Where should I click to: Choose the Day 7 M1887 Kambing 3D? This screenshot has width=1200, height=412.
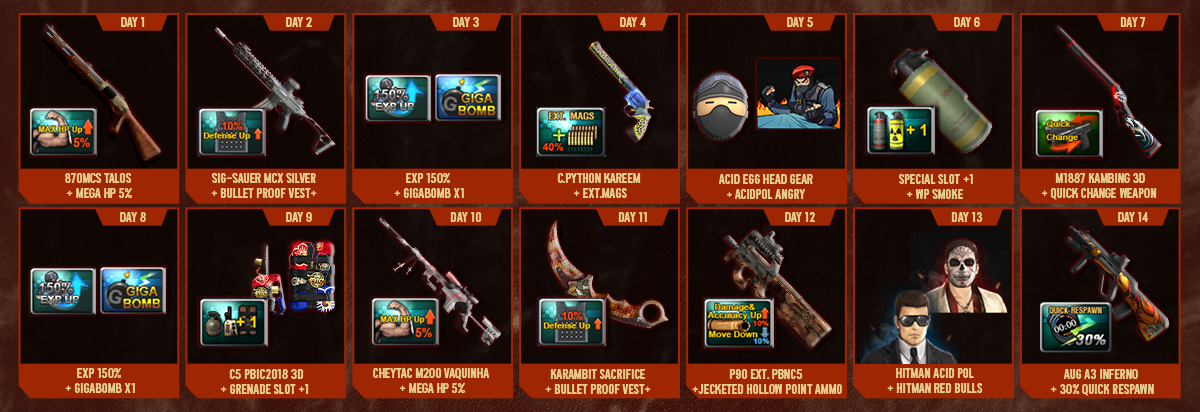pyautogui.click(x=1100, y=105)
